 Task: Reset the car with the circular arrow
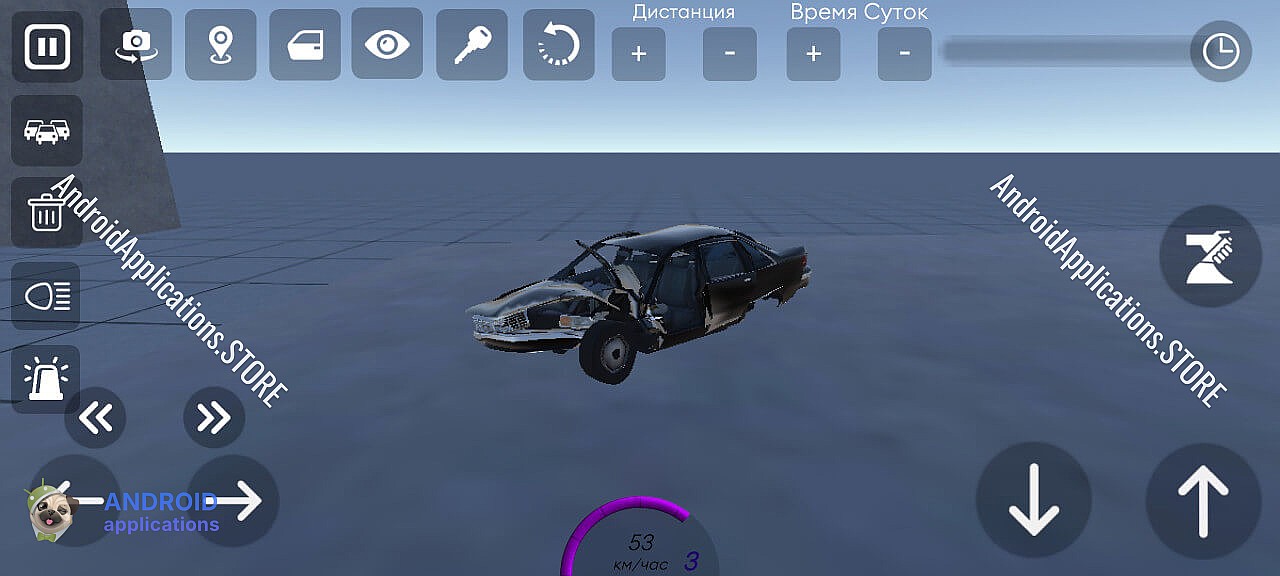coord(558,45)
